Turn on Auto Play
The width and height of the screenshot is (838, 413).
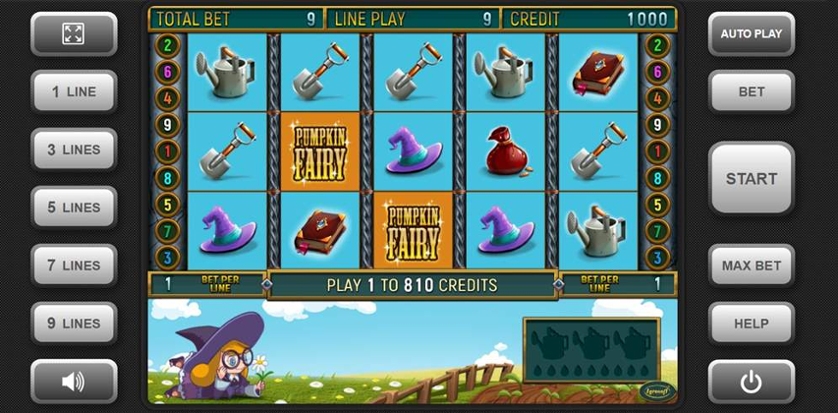click(751, 33)
